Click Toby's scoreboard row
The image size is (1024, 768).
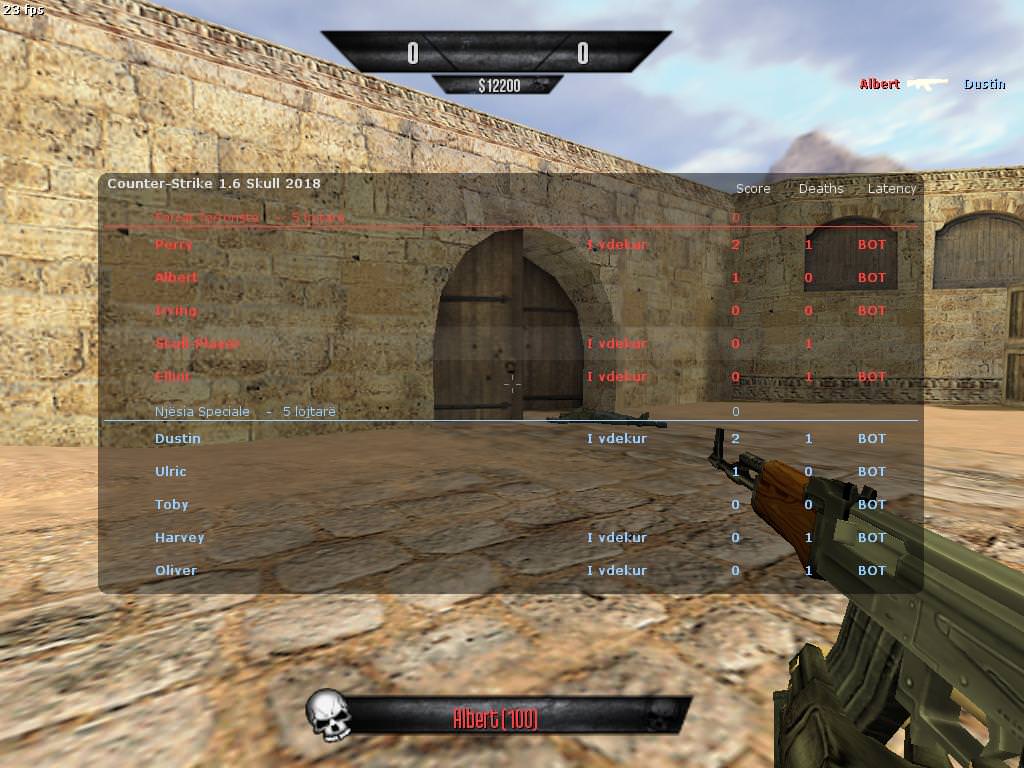172,504
